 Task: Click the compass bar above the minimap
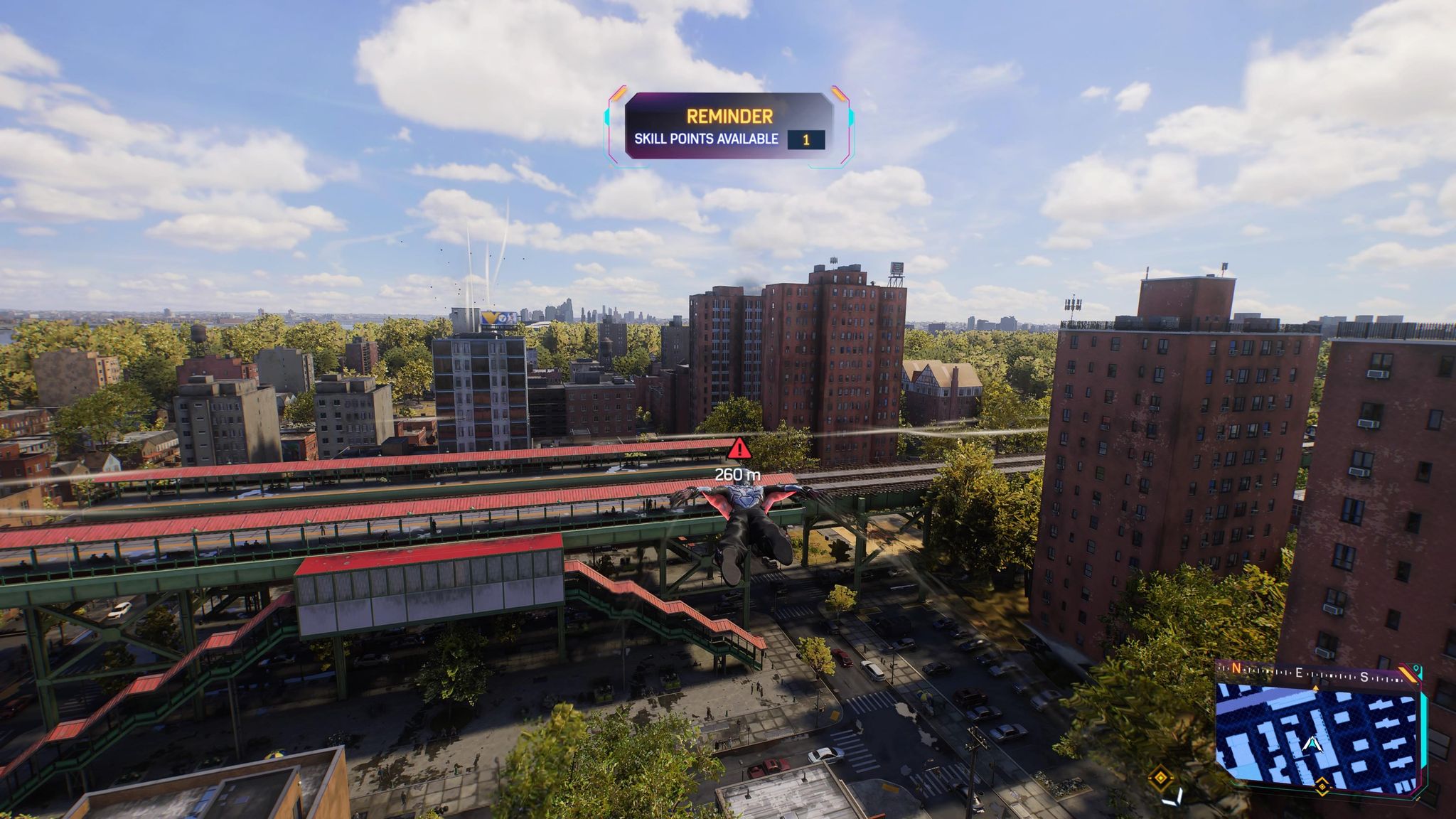coord(1308,674)
